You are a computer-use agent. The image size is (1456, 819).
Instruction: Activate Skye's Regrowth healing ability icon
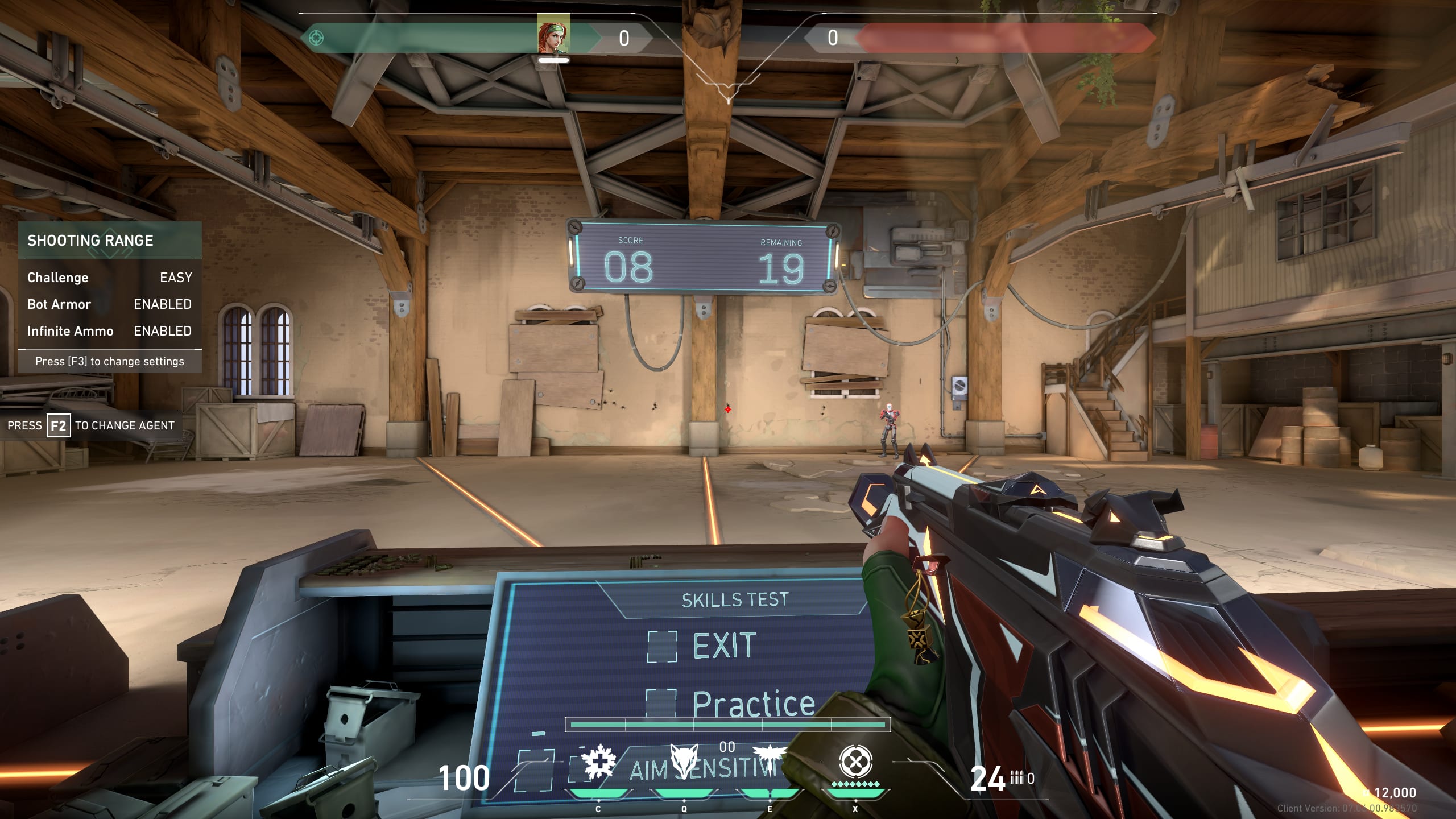click(x=598, y=762)
